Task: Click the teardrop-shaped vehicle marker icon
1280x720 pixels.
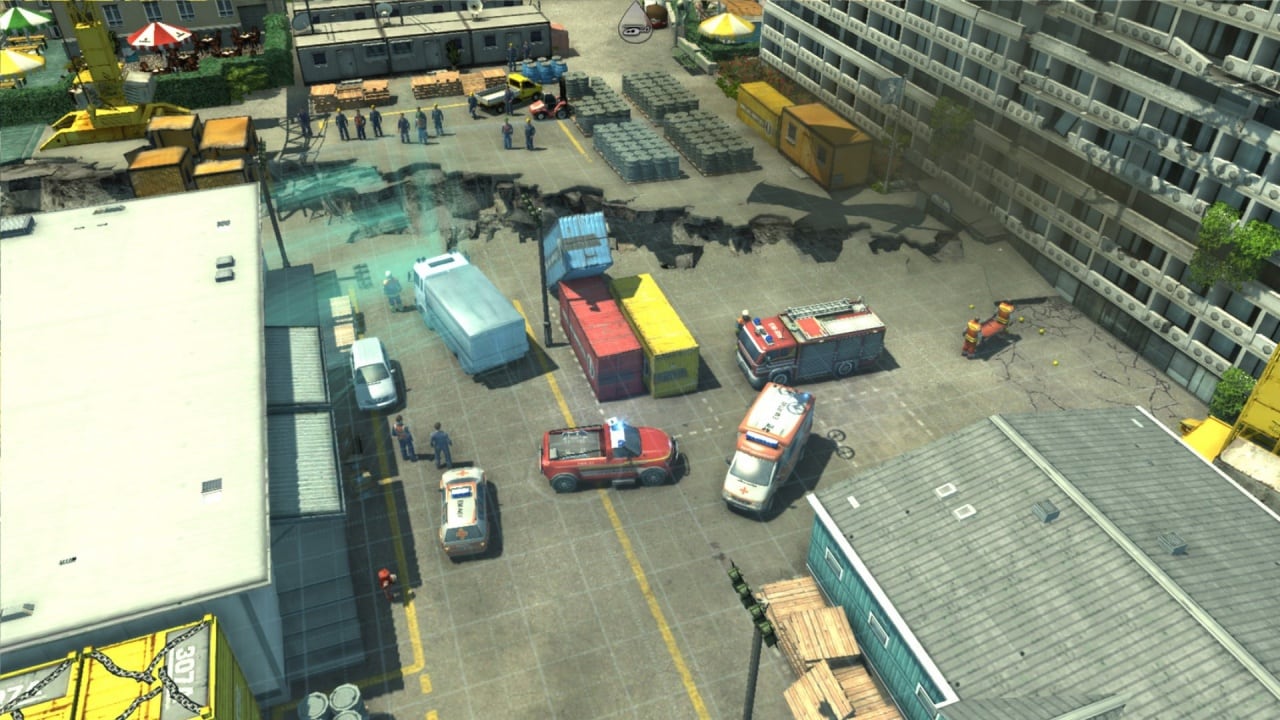Action: click(634, 22)
